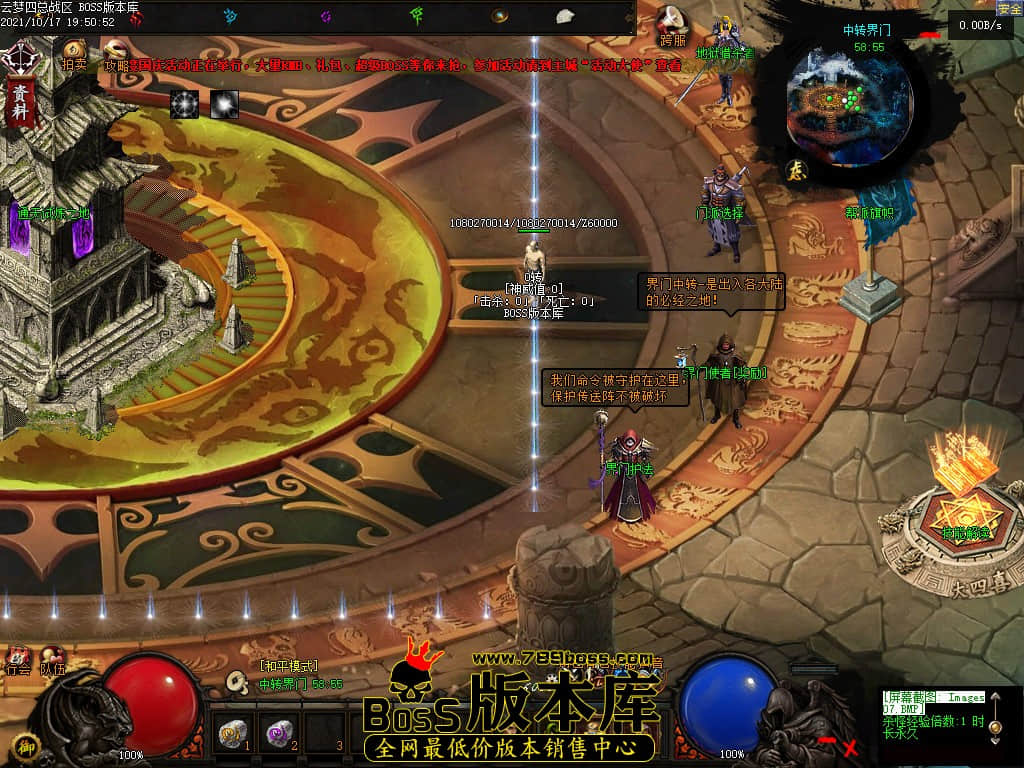Switch the 和平模式 attack mode

coord(288,666)
